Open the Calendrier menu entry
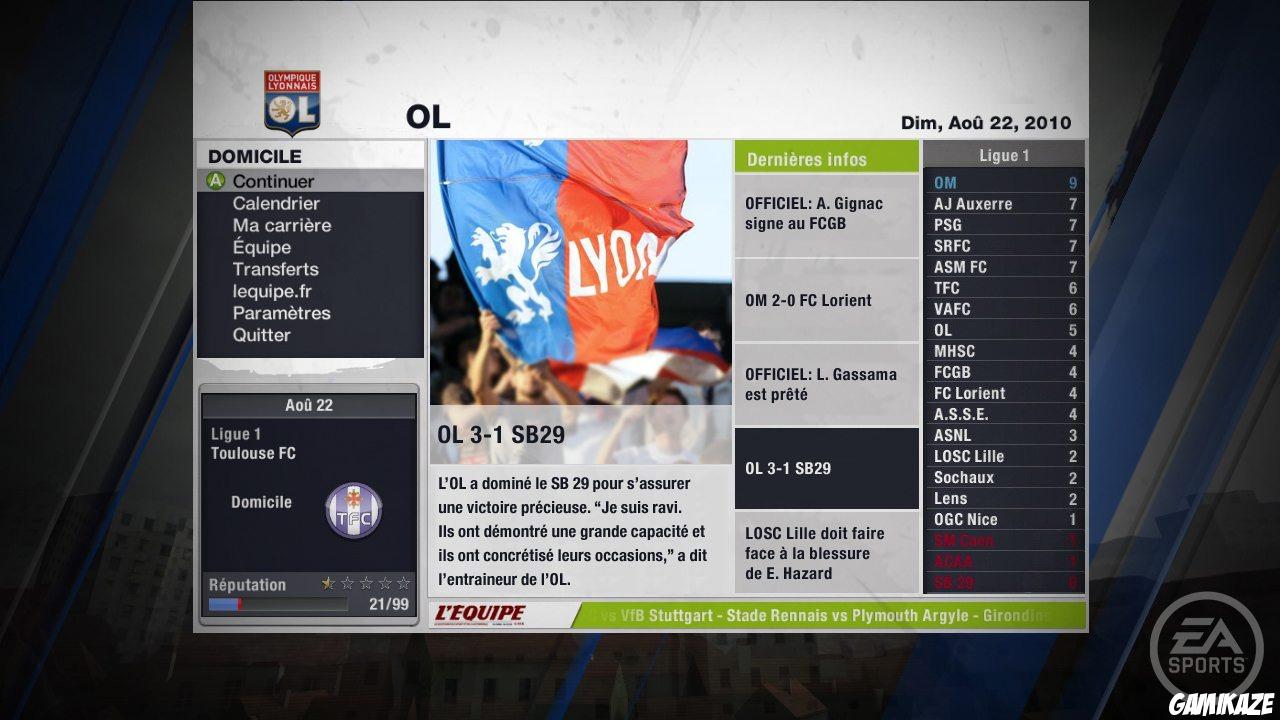Image resolution: width=1280 pixels, height=720 pixels. (275, 203)
